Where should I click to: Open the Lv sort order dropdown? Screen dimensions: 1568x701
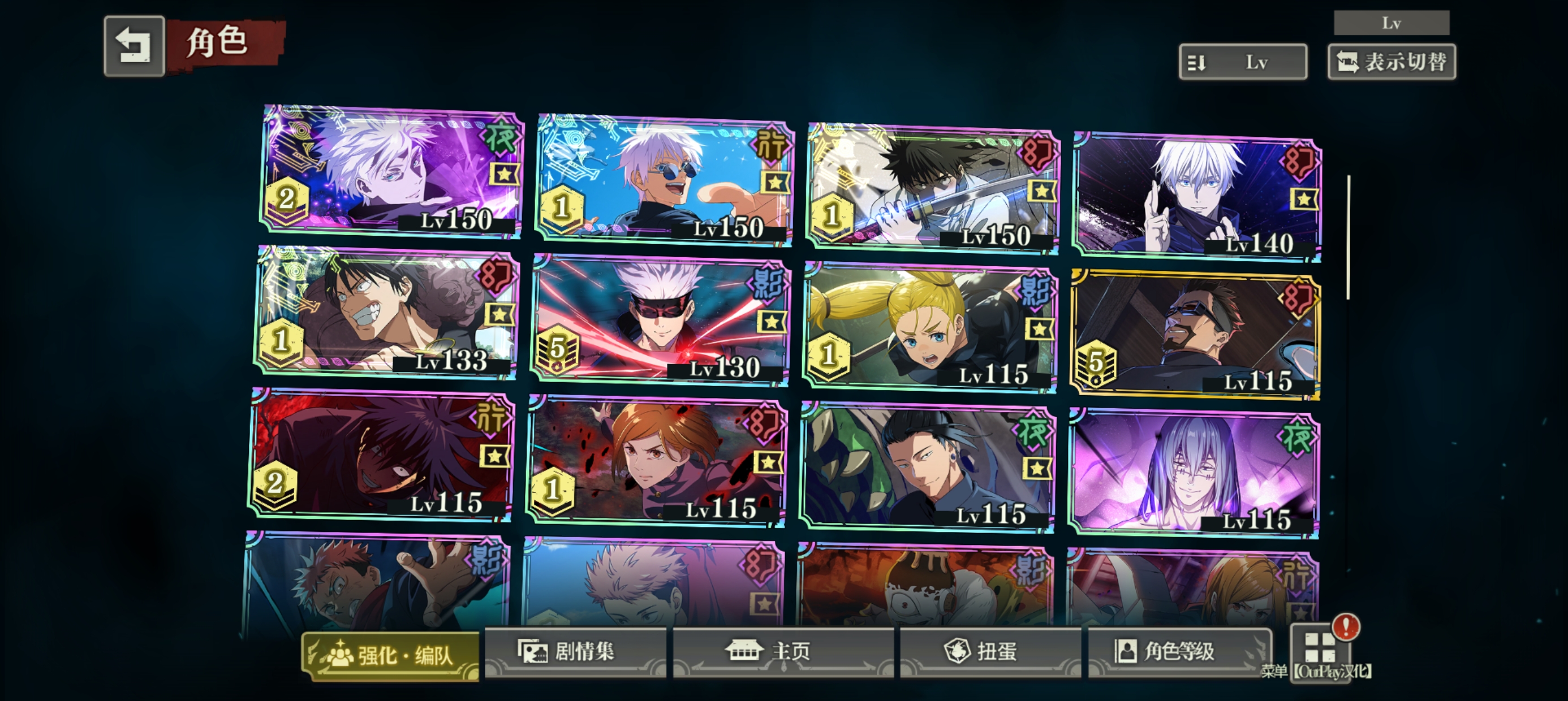1242,62
